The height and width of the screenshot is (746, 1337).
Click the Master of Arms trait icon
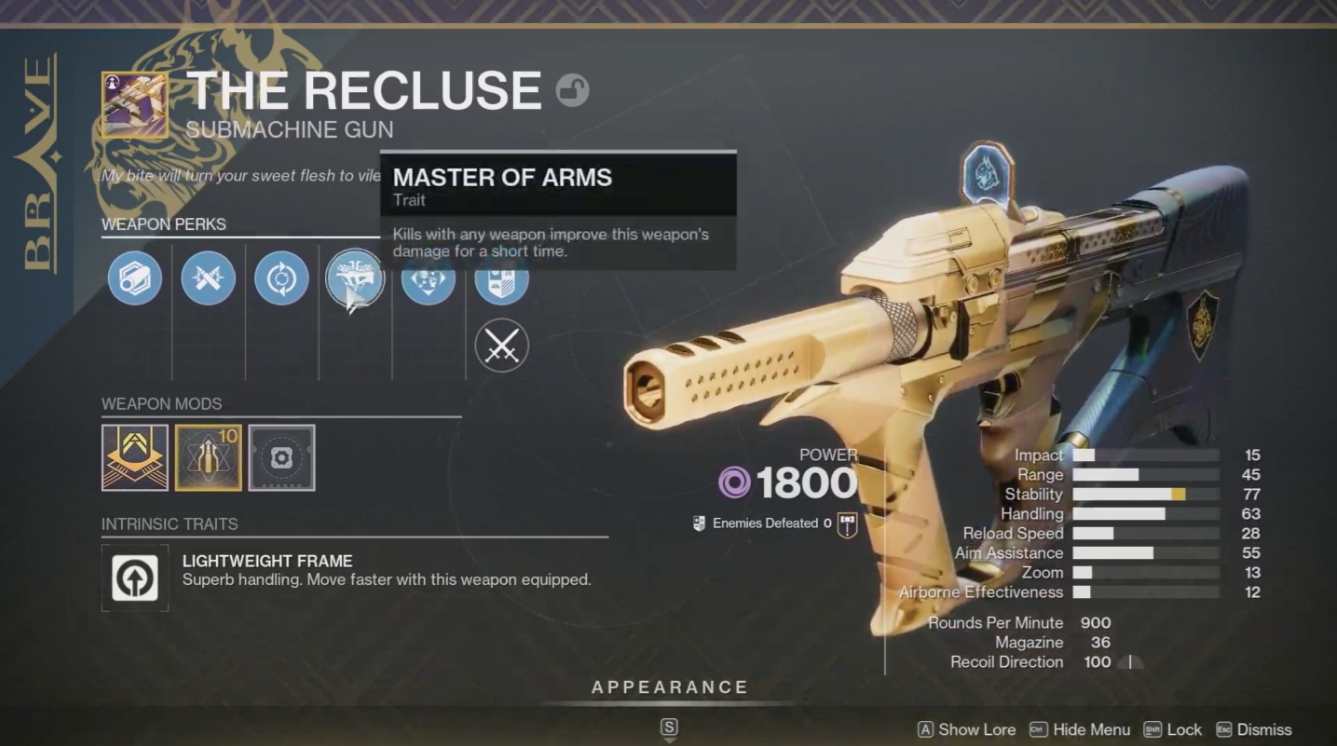(354, 278)
